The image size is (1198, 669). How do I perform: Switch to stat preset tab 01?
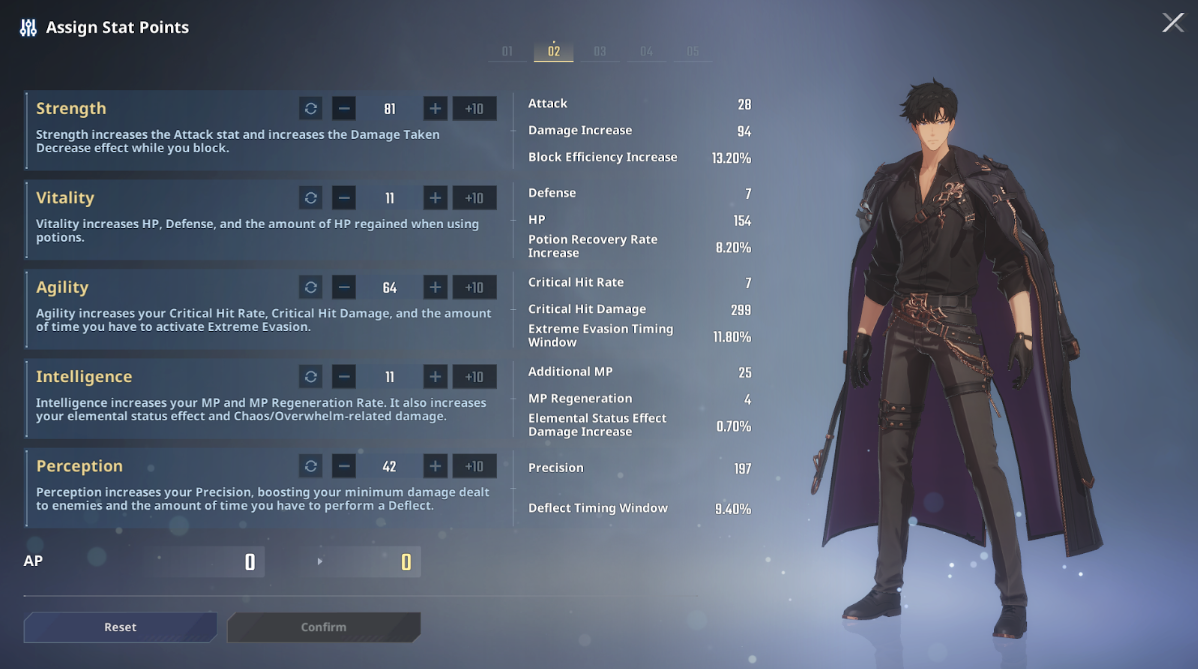point(507,52)
